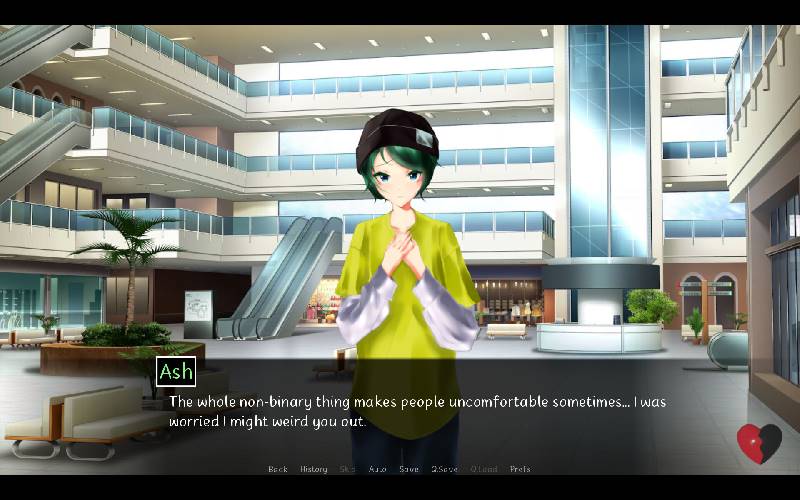Quick save with Q.Save
The height and width of the screenshot is (500, 800).
coord(444,469)
